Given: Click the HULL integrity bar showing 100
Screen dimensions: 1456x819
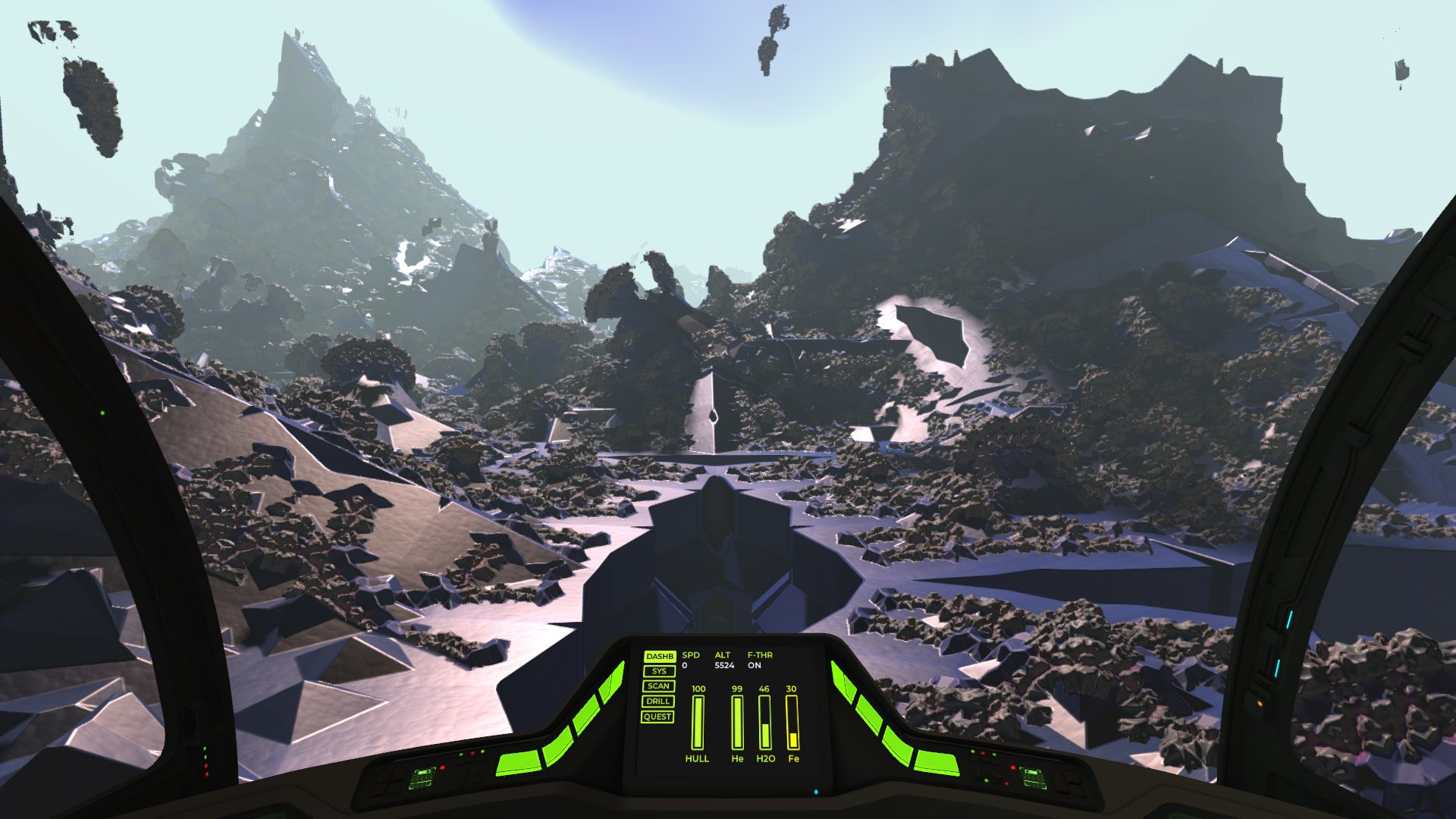Looking at the screenshot, I should tap(698, 722).
